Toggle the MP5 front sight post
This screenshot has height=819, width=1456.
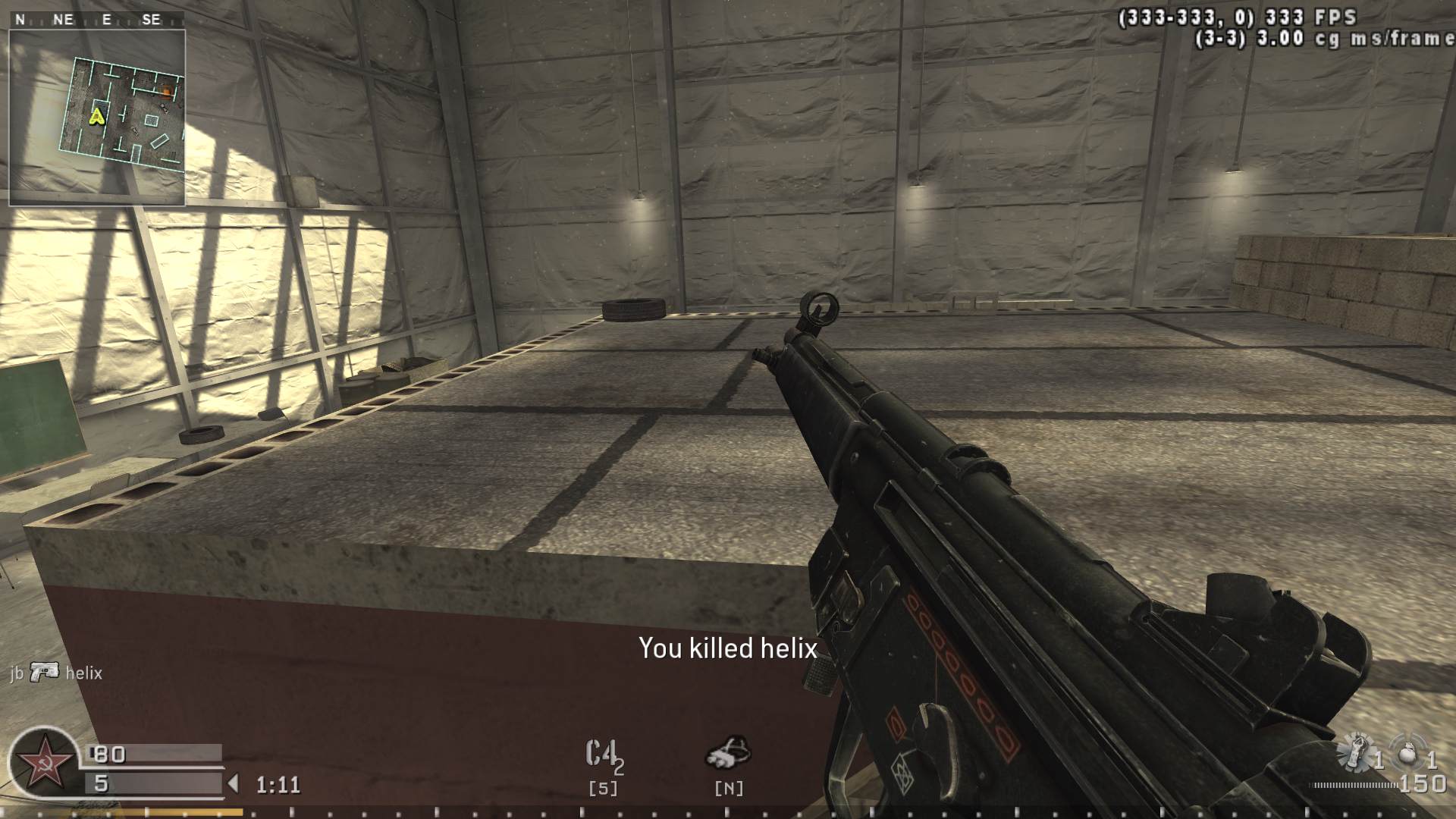coord(817,311)
